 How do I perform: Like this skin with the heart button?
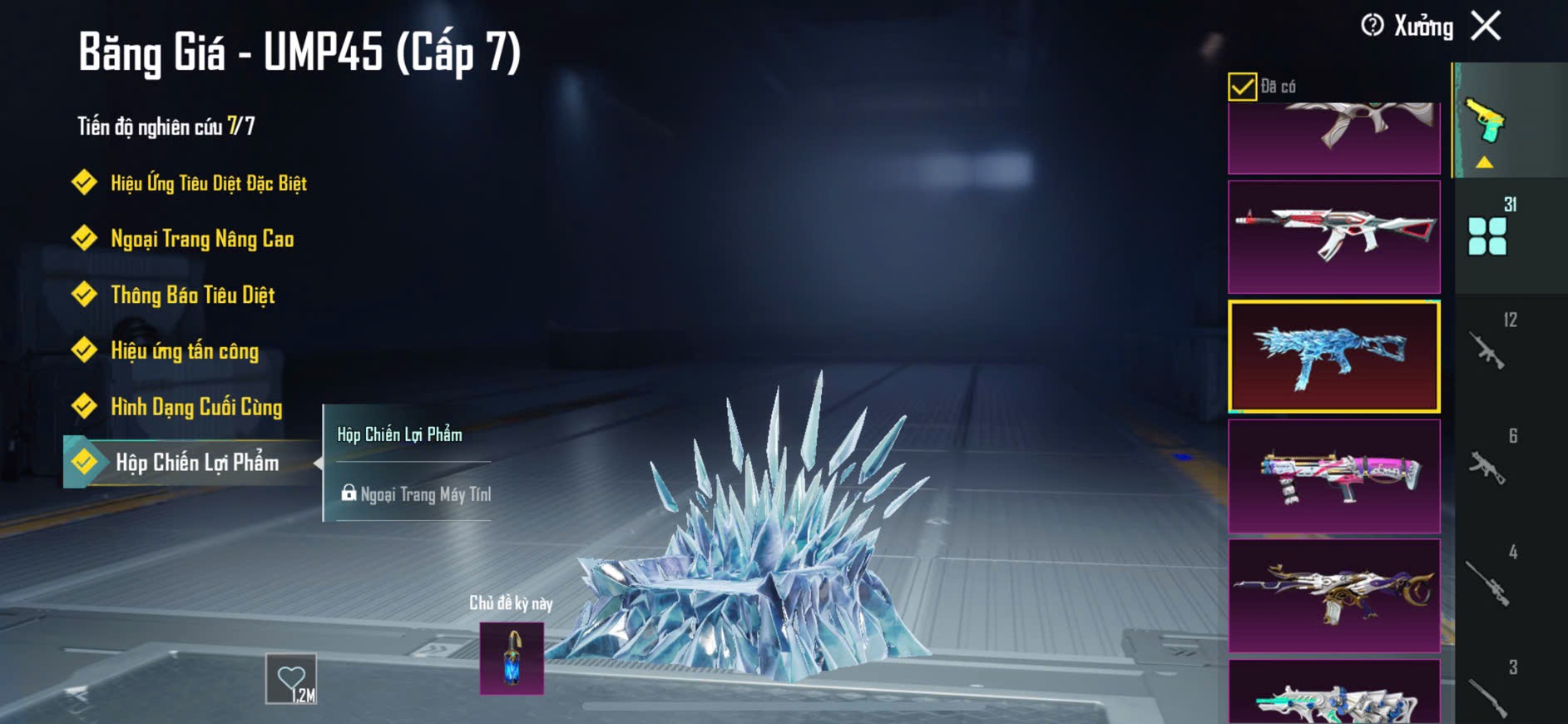tap(291, 679)
